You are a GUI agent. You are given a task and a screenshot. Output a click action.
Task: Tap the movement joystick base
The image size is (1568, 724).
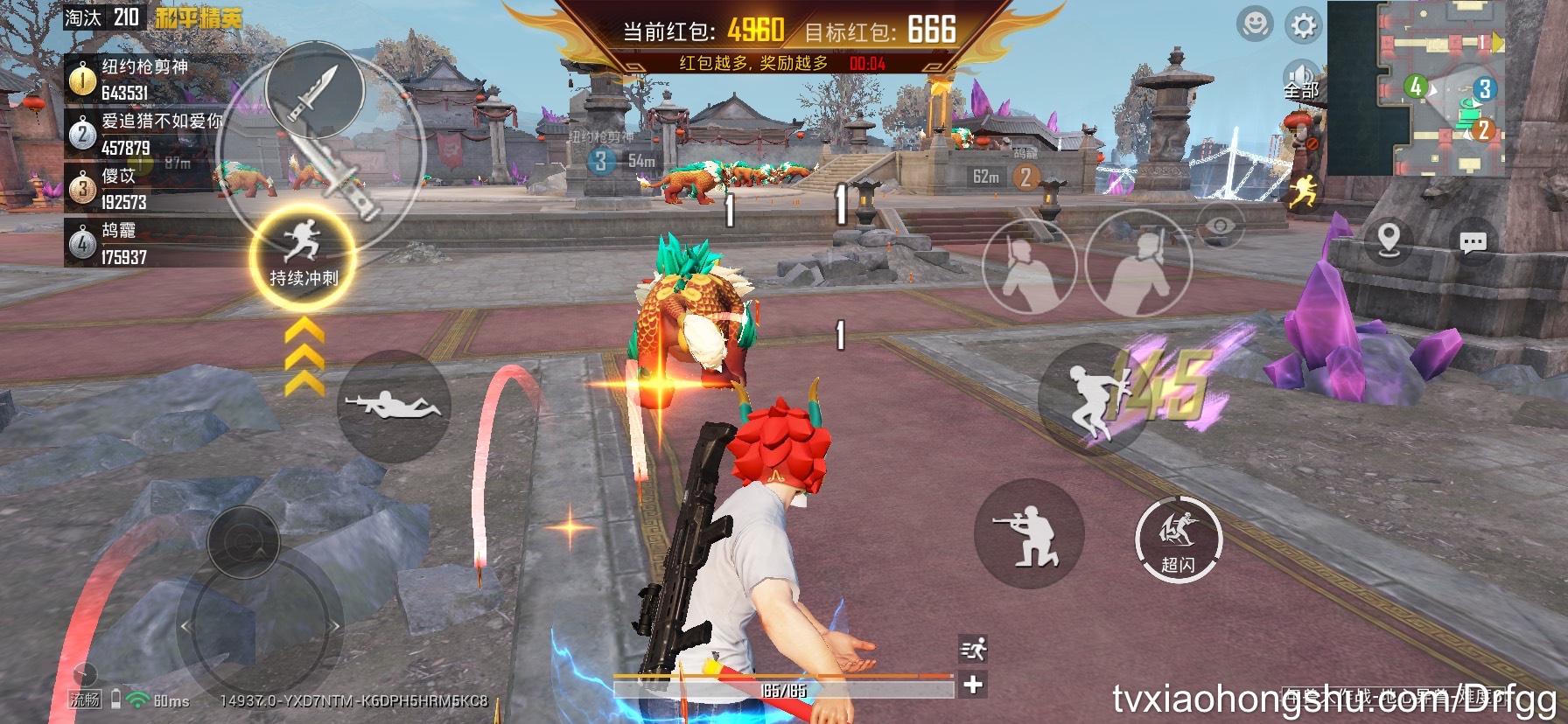(259, 625)
